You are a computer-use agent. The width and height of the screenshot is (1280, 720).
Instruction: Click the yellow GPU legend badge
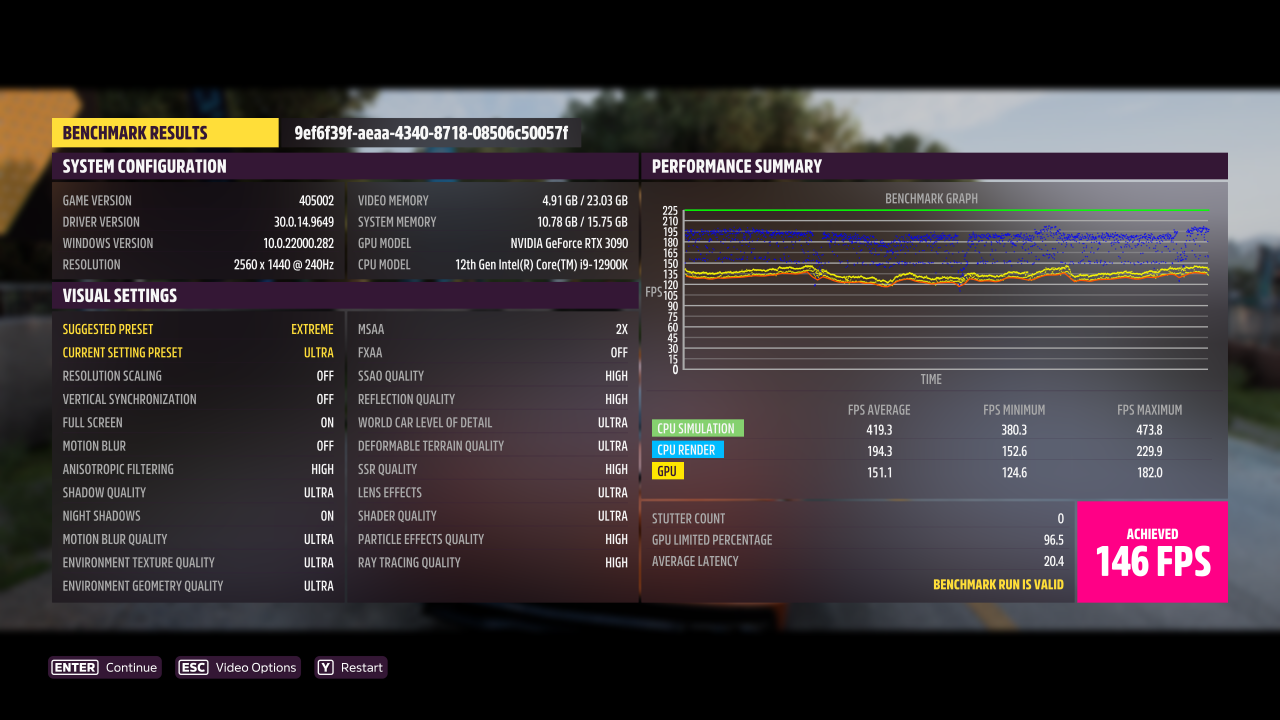pos(669,470)
